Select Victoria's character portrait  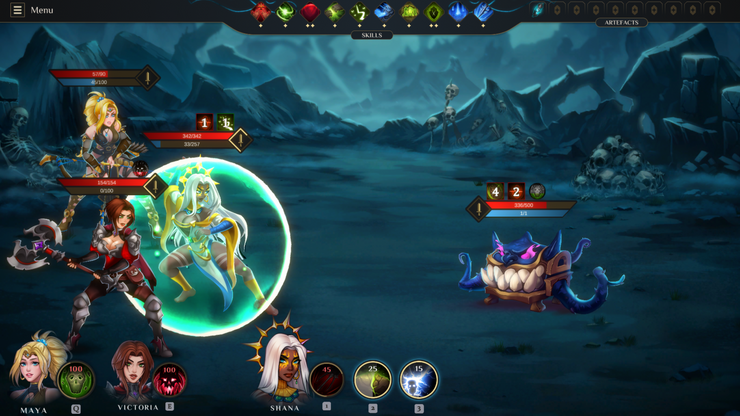132,370
